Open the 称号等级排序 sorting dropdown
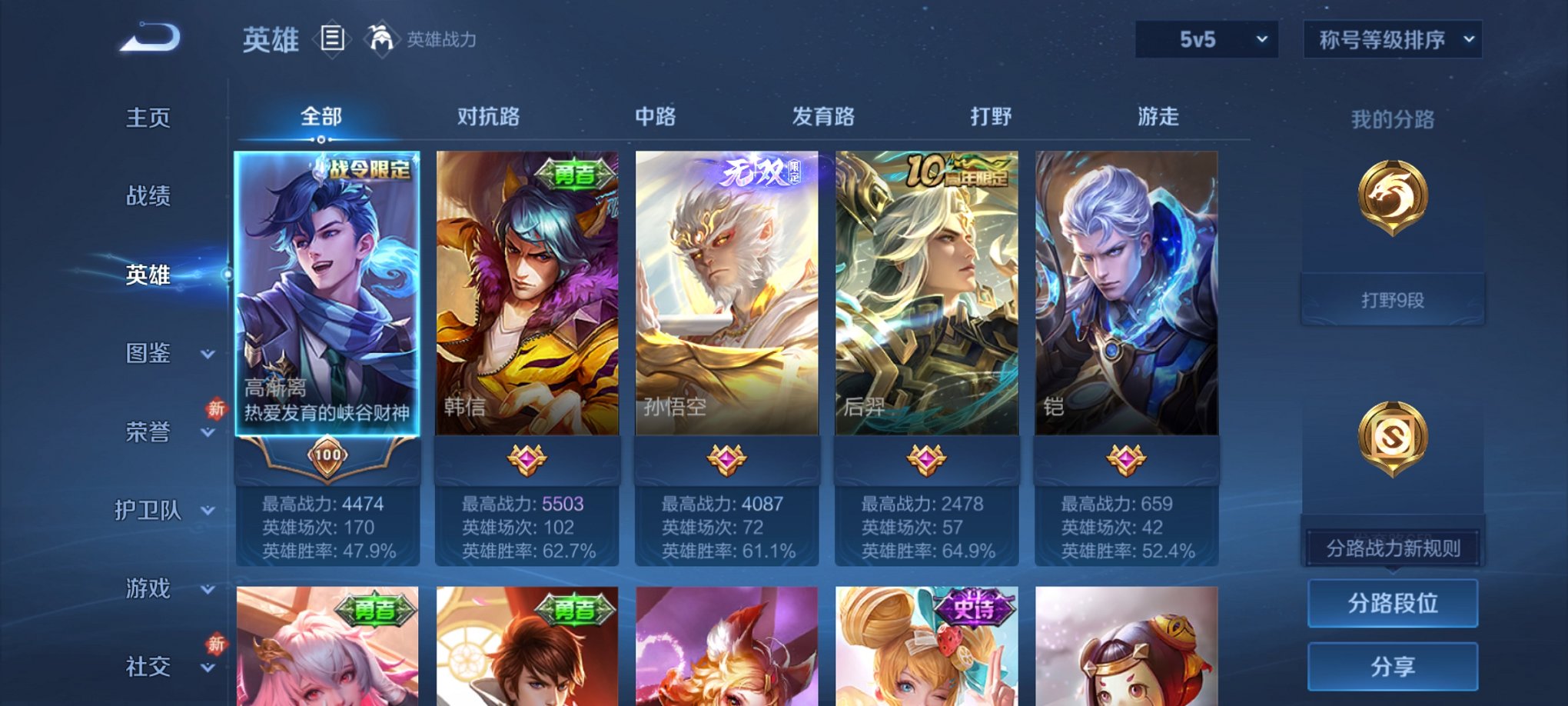The height and width of the screenshot is (706, 1568). point(1393,37)
